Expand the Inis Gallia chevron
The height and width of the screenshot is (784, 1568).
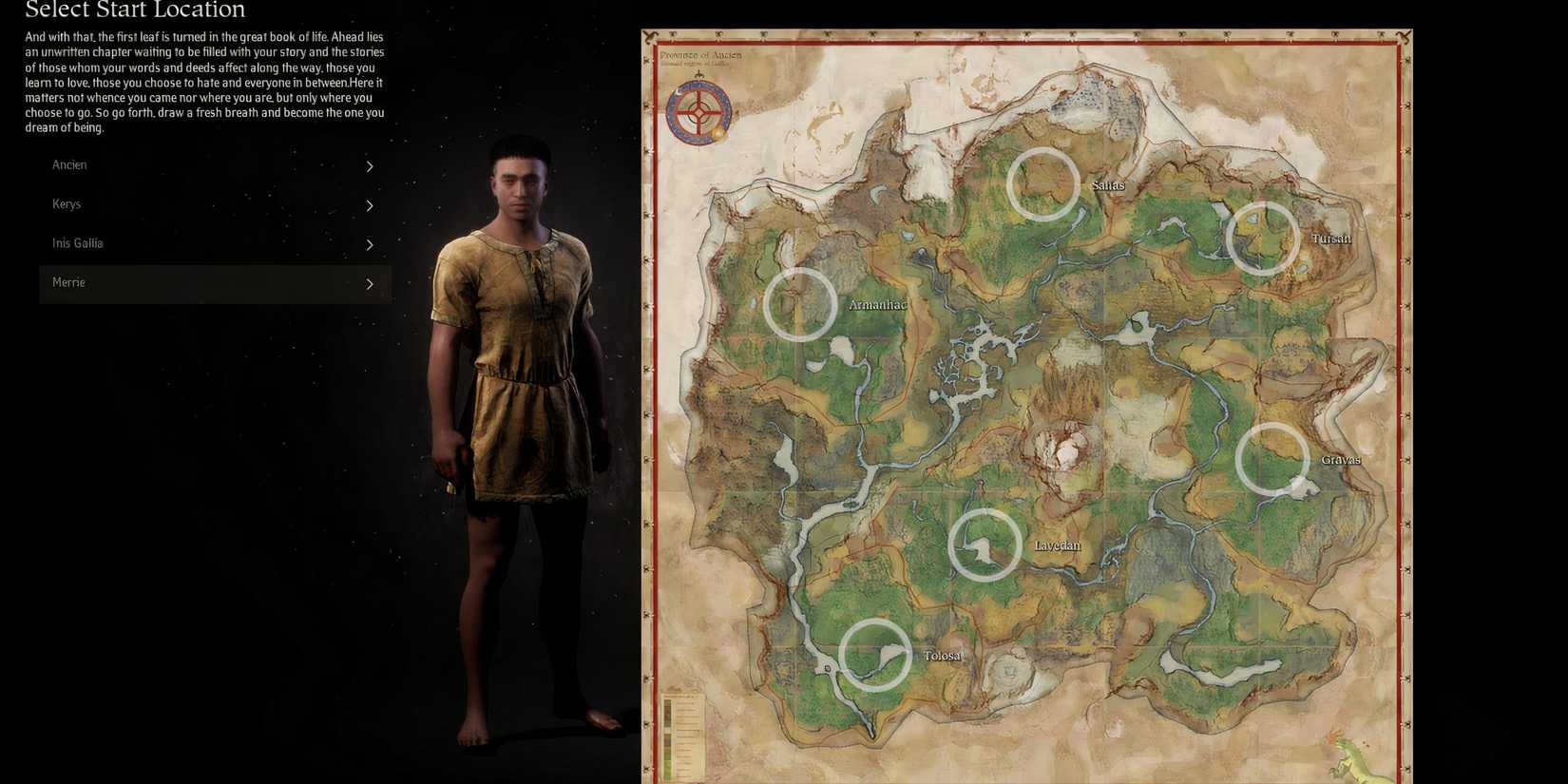(370, 244)
